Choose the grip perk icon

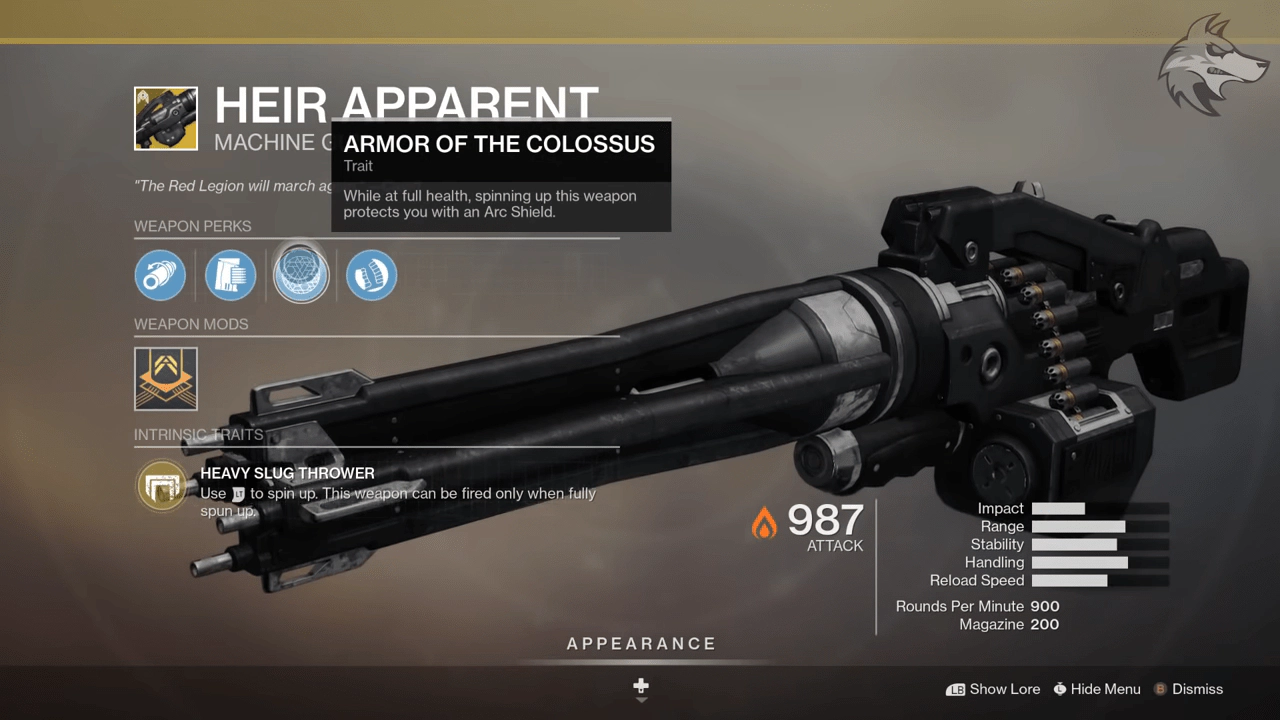[371, 275]
